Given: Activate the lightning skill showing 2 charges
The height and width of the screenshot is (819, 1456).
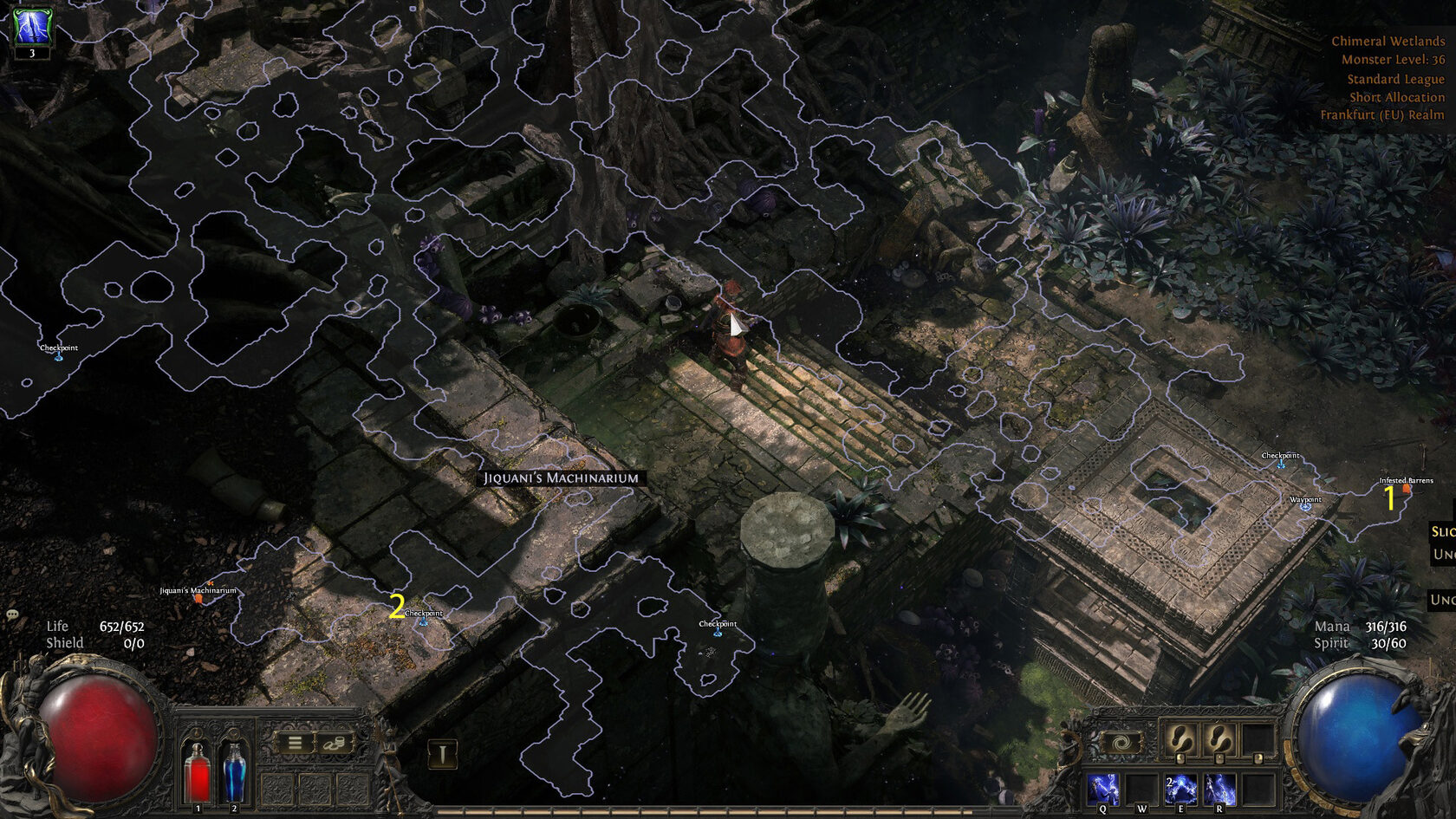Looking at the screenshot, I should tap(1180, 790).
